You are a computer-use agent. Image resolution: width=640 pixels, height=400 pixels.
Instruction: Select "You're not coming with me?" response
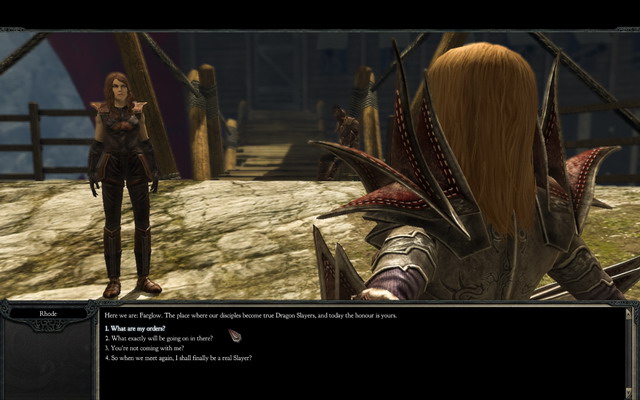[x=147, y=347]
